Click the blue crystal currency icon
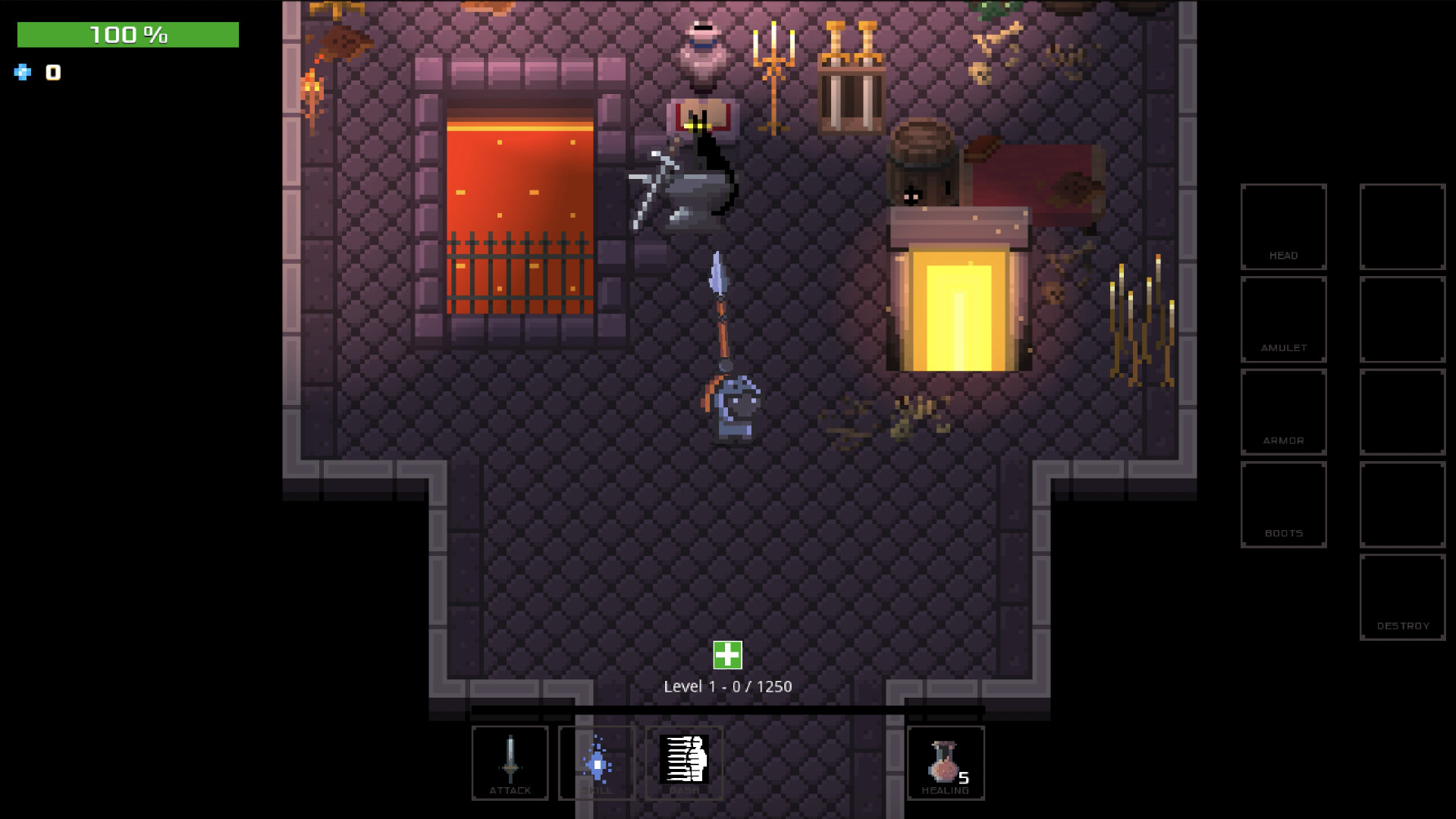The image size is (1456, 819). (x=22, y=73)
